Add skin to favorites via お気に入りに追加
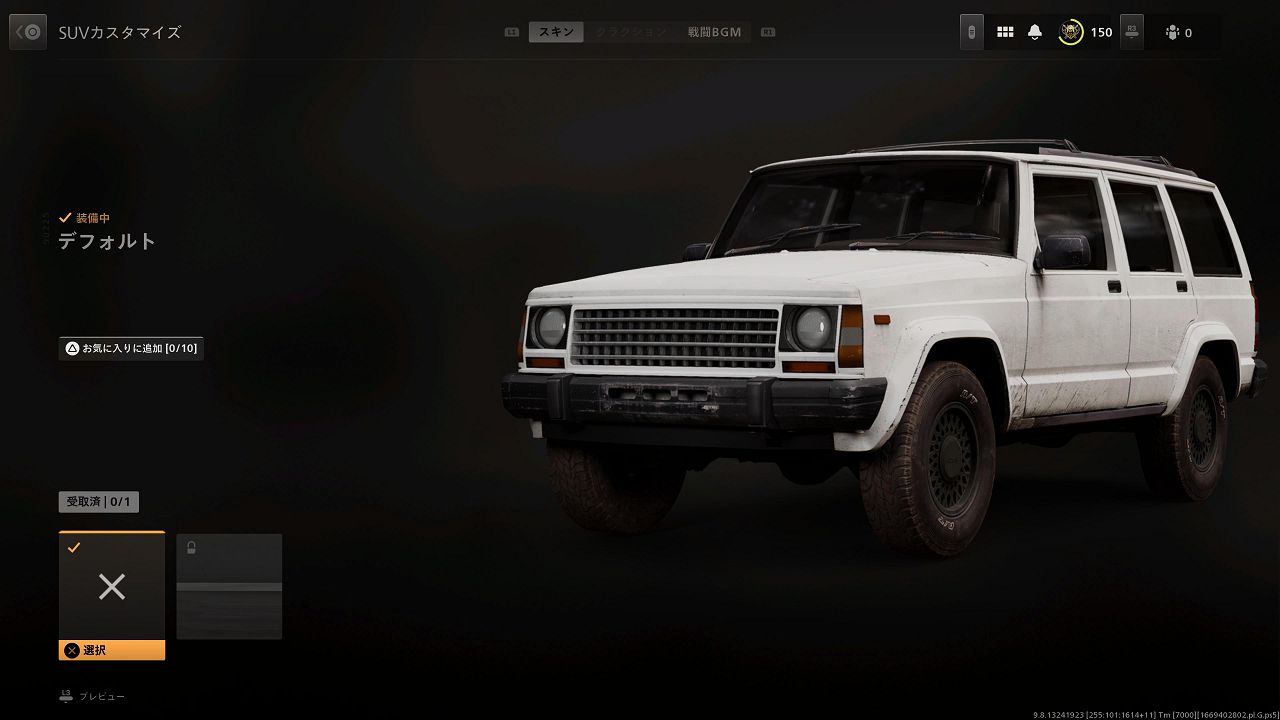Image resolution: width=1280 pixels, height=720 pixels. pos(131,348)
